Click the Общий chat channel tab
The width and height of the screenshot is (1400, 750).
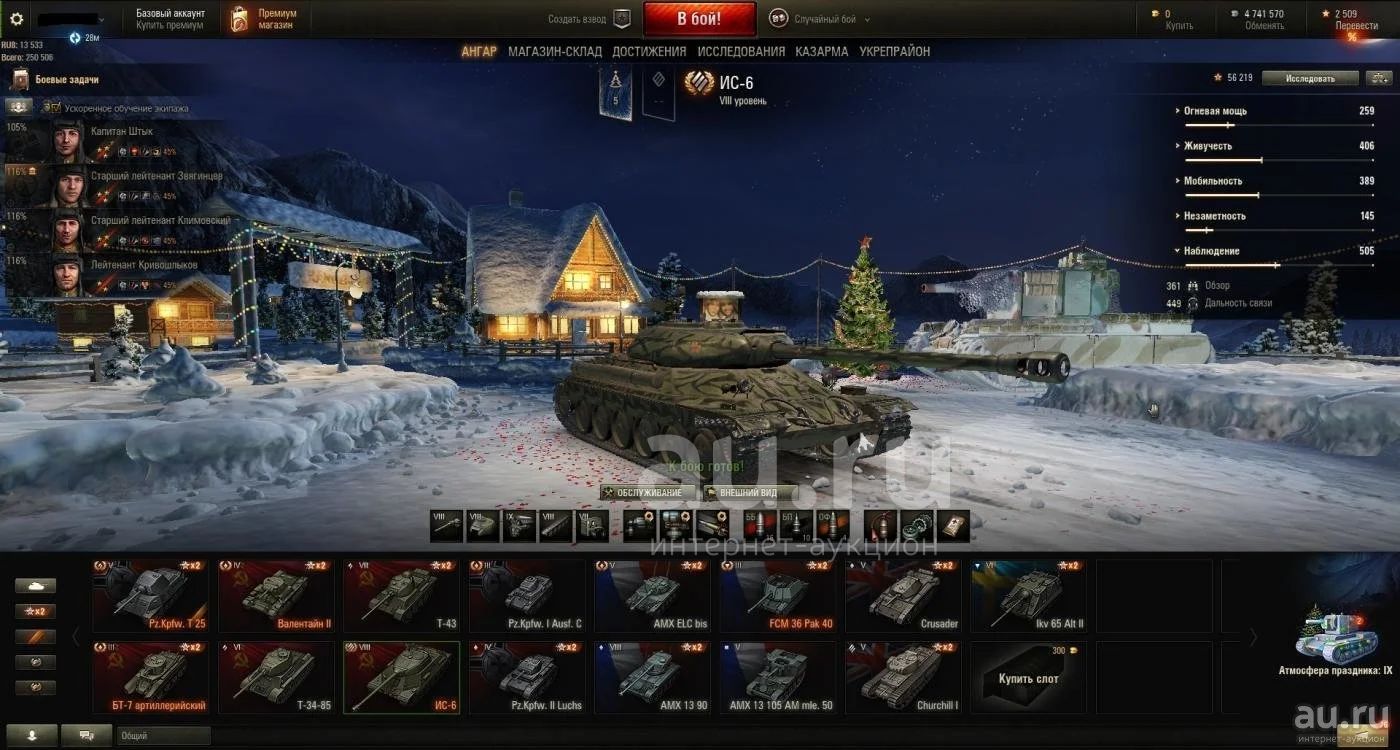click(x=160, y=735)
